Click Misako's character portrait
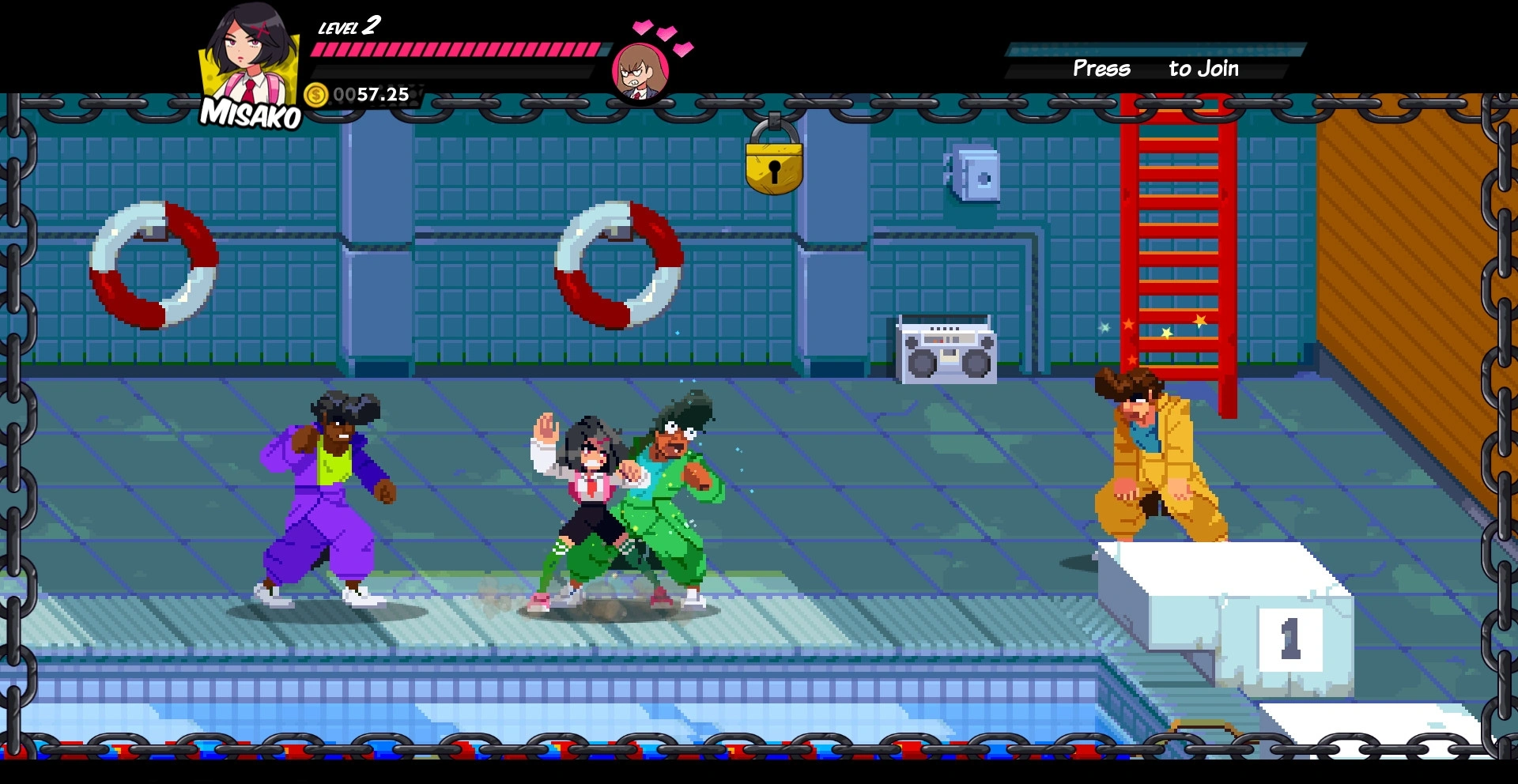Screen dimensions: 1518x784 [248, 55]
